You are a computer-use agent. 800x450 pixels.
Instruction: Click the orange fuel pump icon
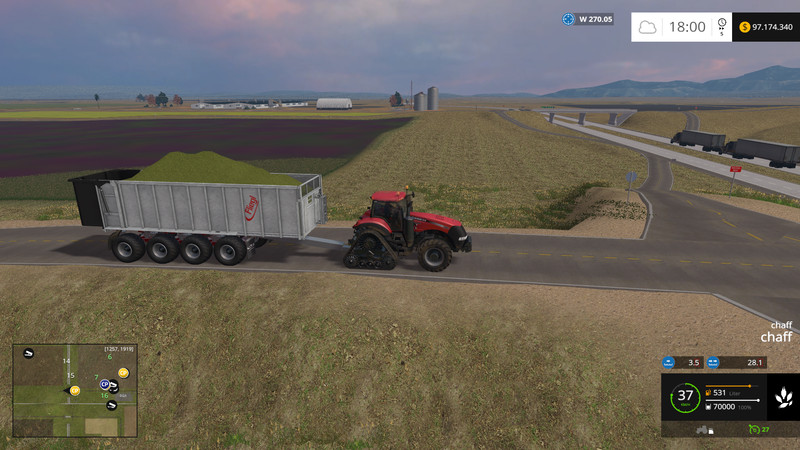709,393
